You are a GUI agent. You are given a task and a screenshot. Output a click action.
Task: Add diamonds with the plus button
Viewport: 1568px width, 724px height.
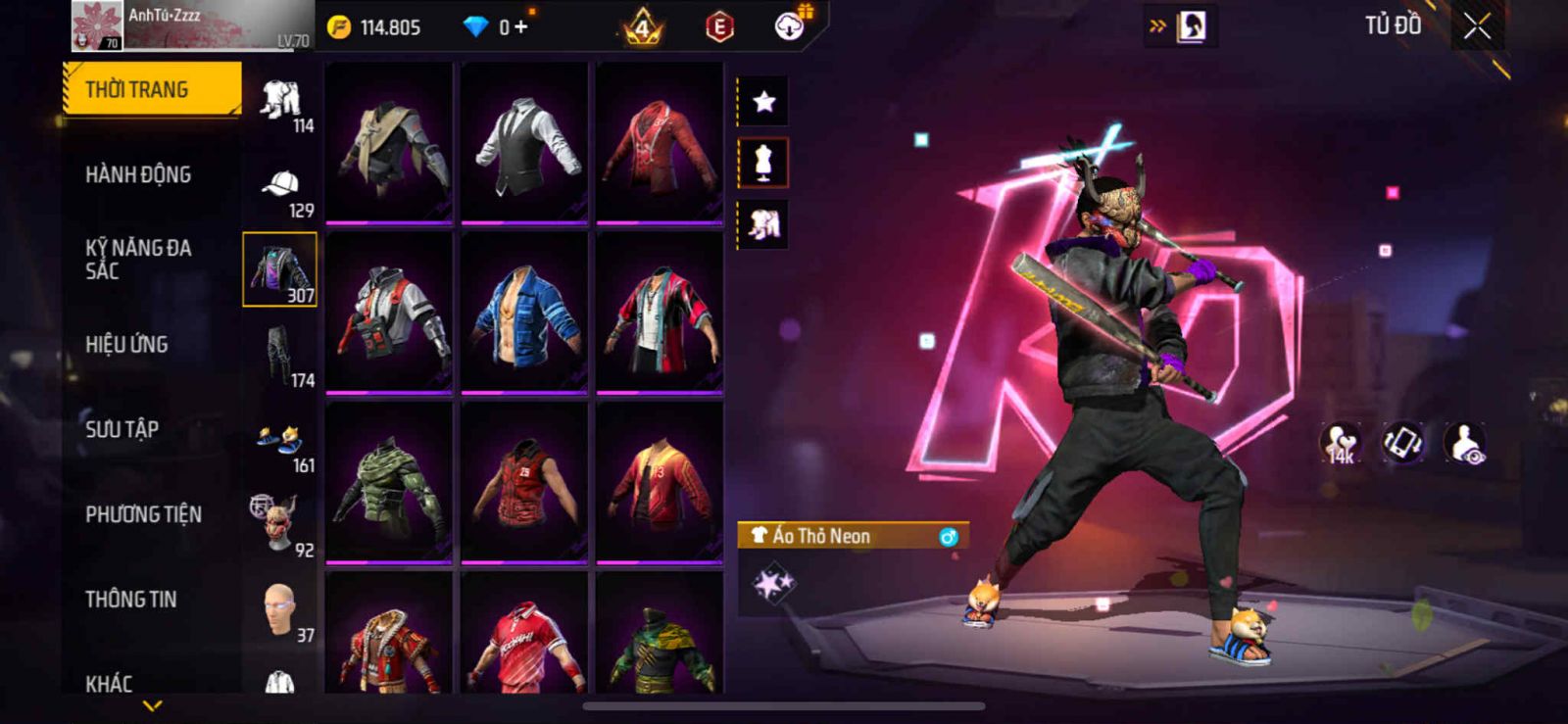pos(520,27)
